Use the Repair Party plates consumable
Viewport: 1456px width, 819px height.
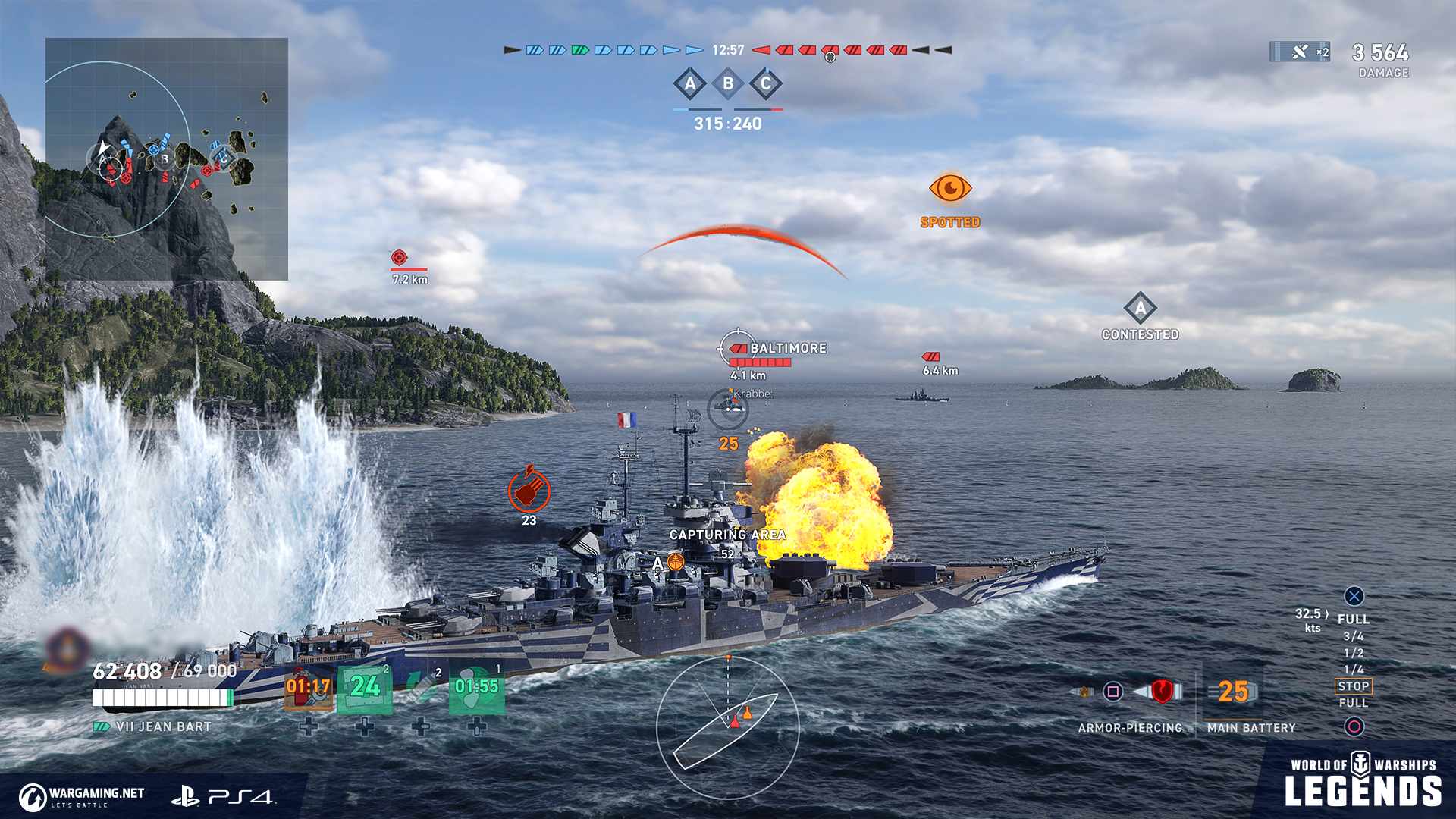[365, 689]
